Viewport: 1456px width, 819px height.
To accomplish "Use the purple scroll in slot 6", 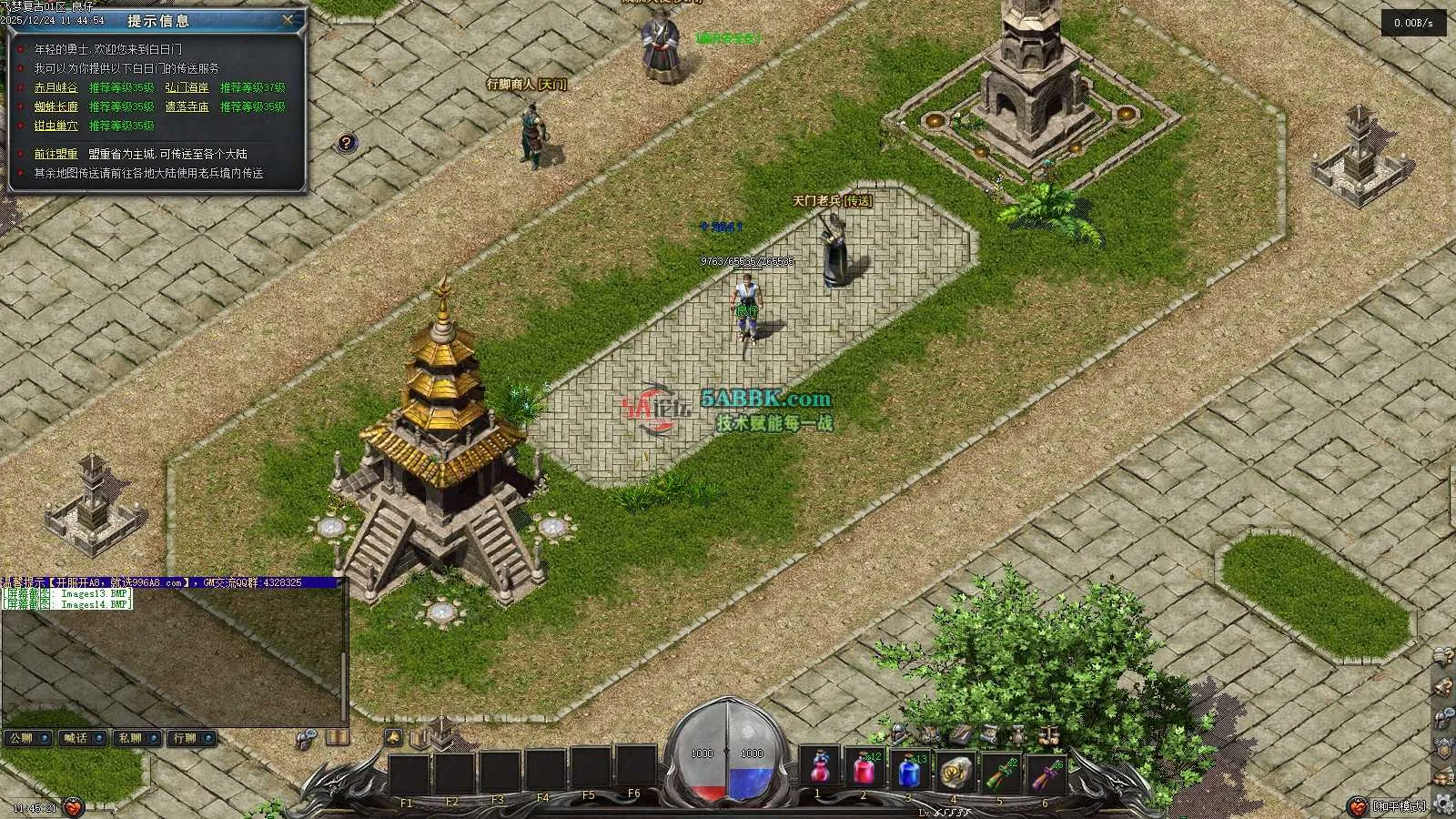I will tap(1046, 772).
